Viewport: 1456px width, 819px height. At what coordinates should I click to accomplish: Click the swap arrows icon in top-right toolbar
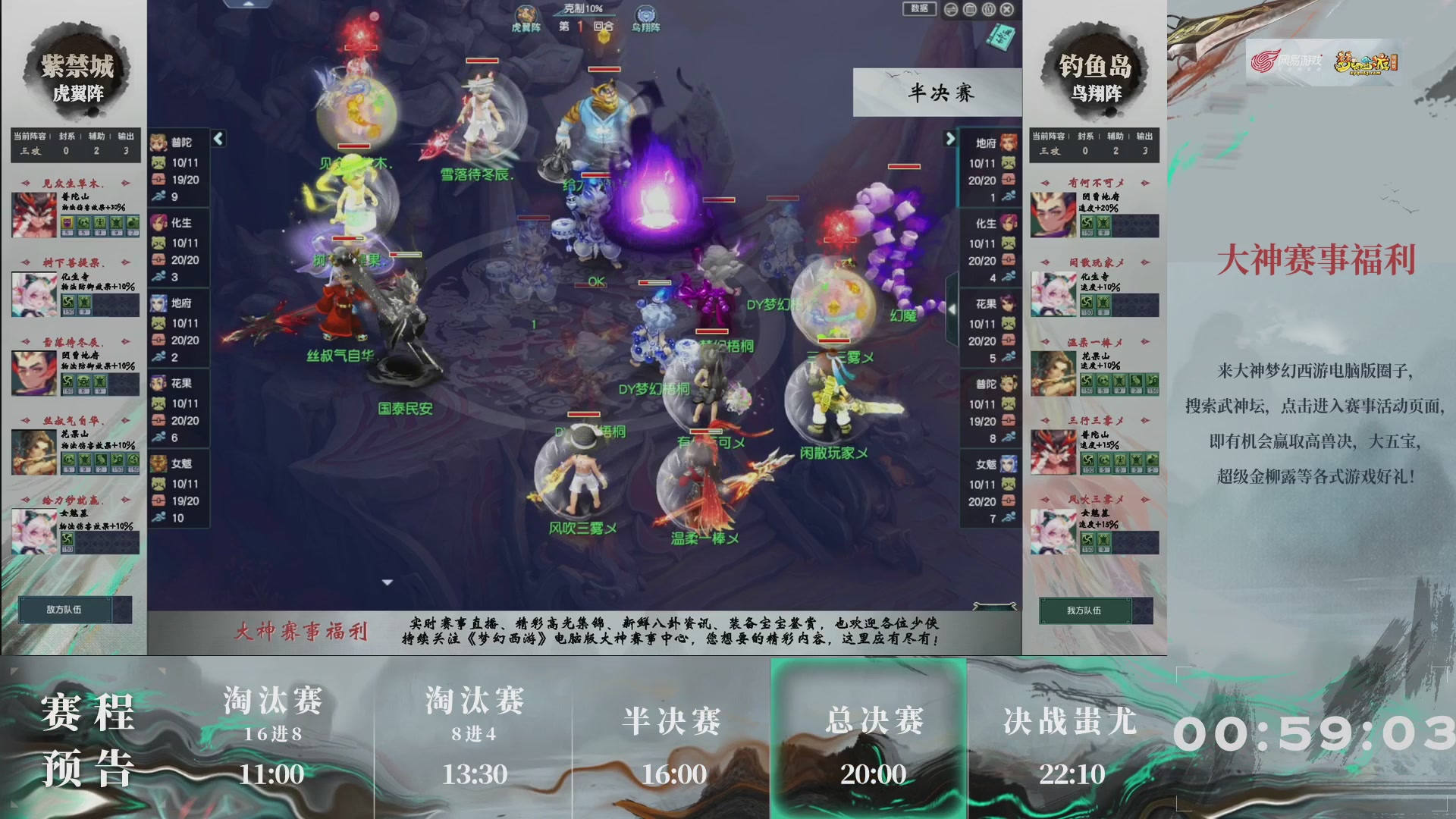point(950,9)
